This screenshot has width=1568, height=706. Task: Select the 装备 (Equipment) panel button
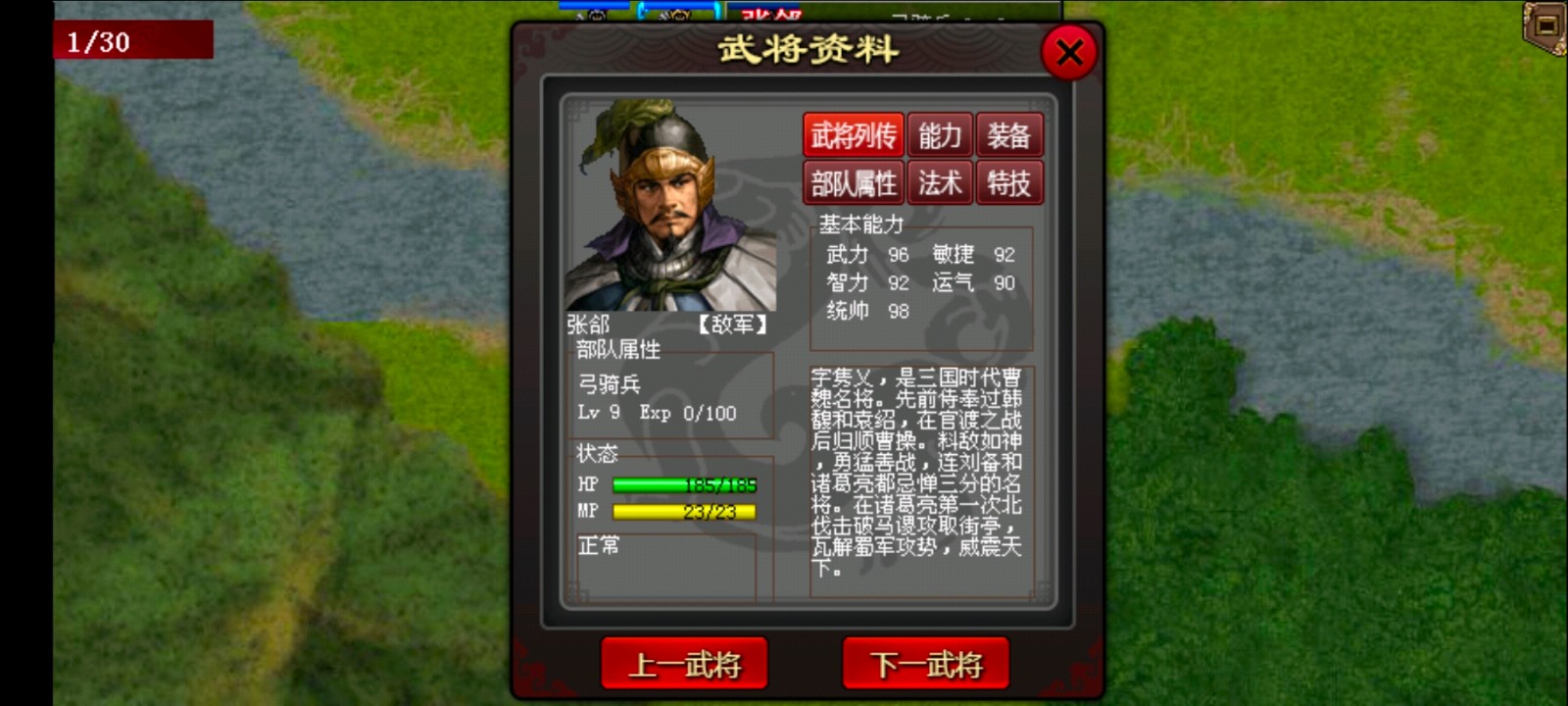(1010, 135)
